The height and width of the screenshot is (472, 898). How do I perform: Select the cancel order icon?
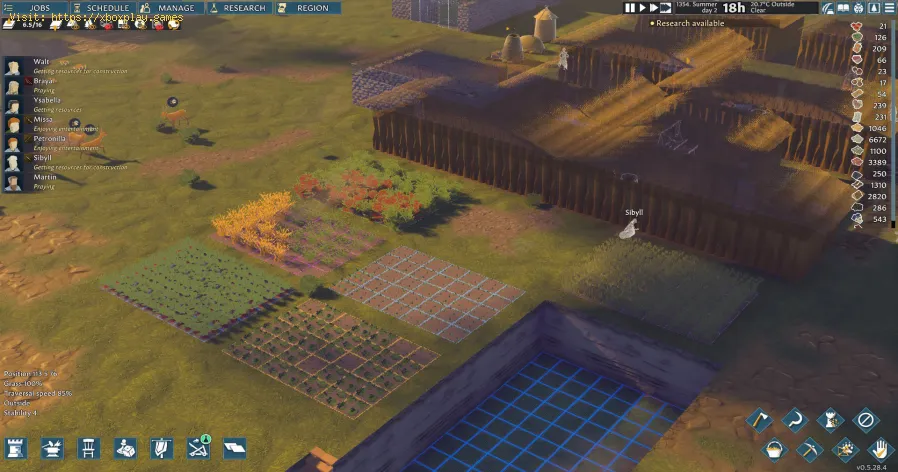pos(867,420)
